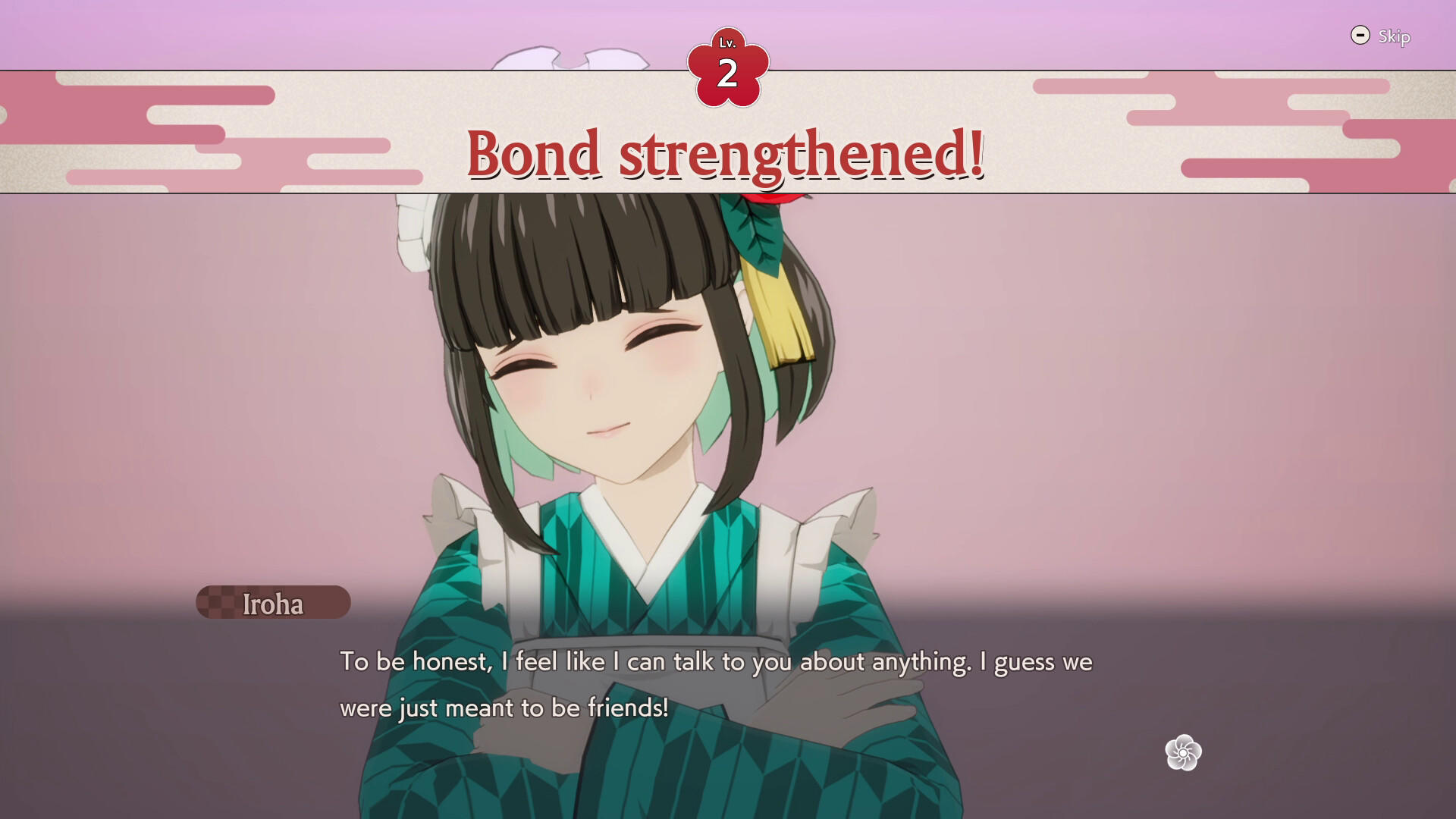
Task: Select the Iroha name plate
Action: coord(271,603)
